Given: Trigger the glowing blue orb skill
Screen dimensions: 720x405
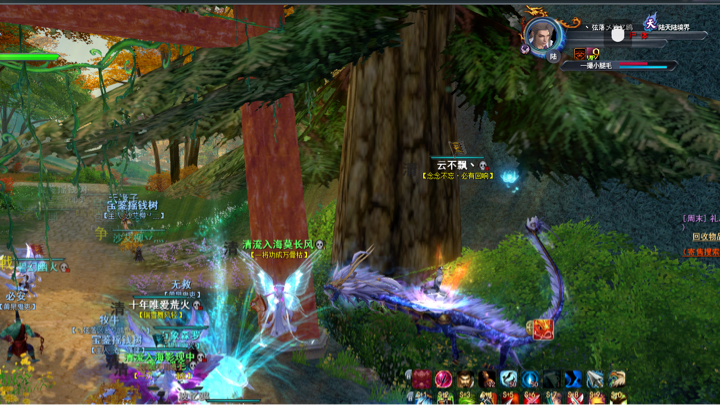Looking at the screenshot, I should pos(530,379).
